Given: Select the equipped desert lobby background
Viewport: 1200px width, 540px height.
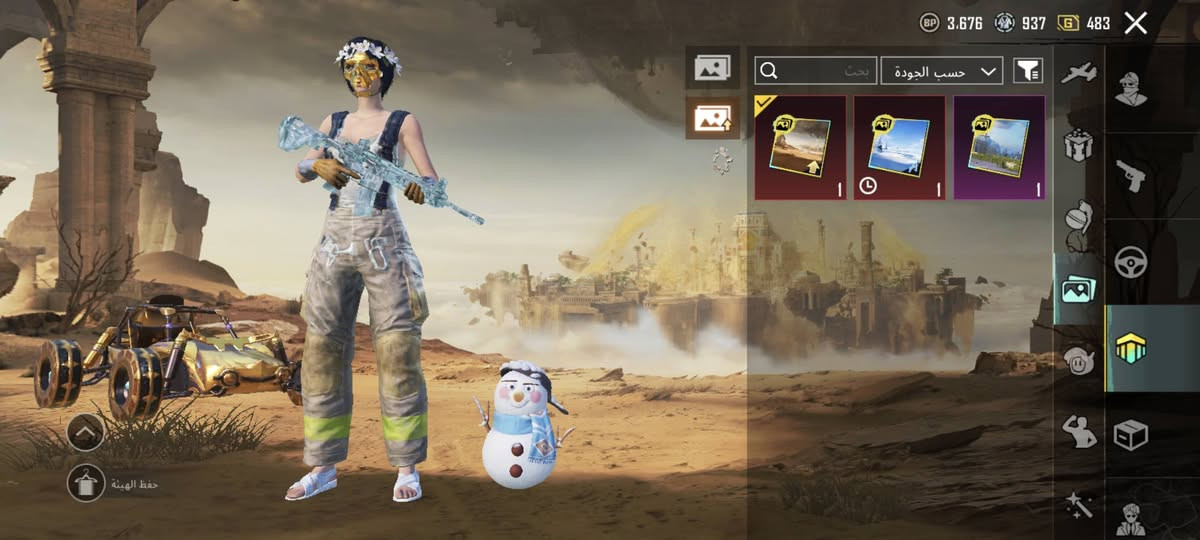Looking at the screenshot, I should [x=800, y=147].
